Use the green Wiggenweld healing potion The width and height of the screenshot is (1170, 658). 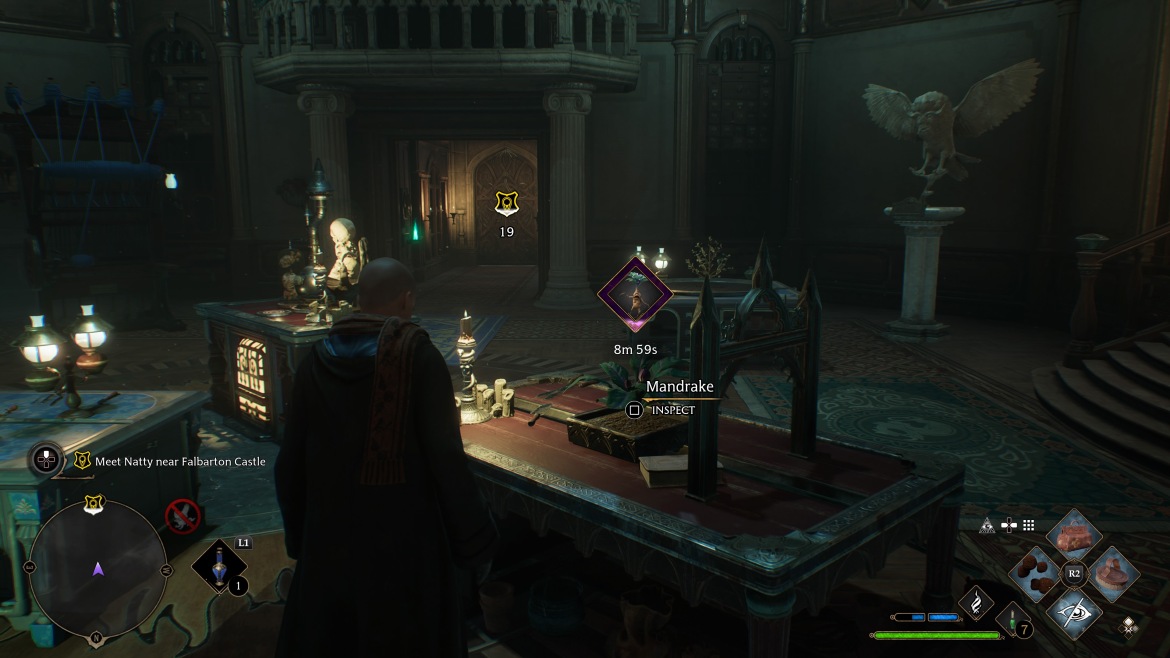pyautogui.click(x=1013, y=619)
